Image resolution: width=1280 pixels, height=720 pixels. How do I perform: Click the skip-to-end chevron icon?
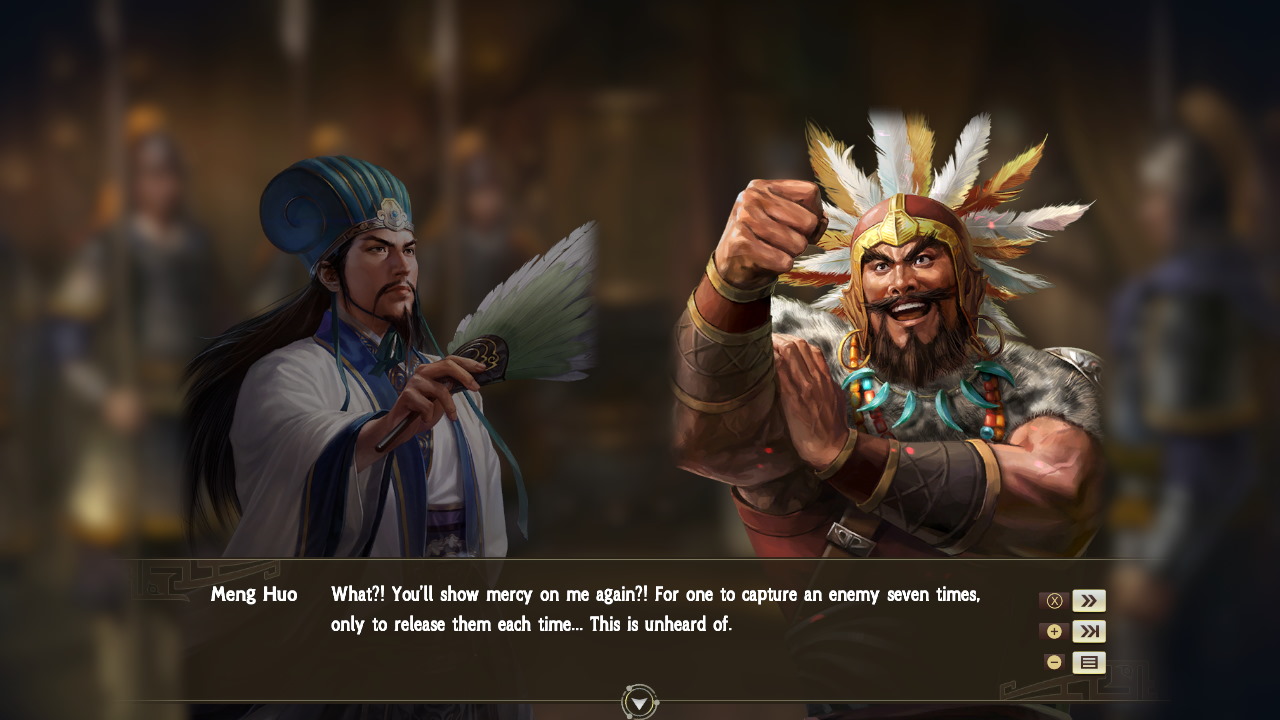coord(1089,631)
